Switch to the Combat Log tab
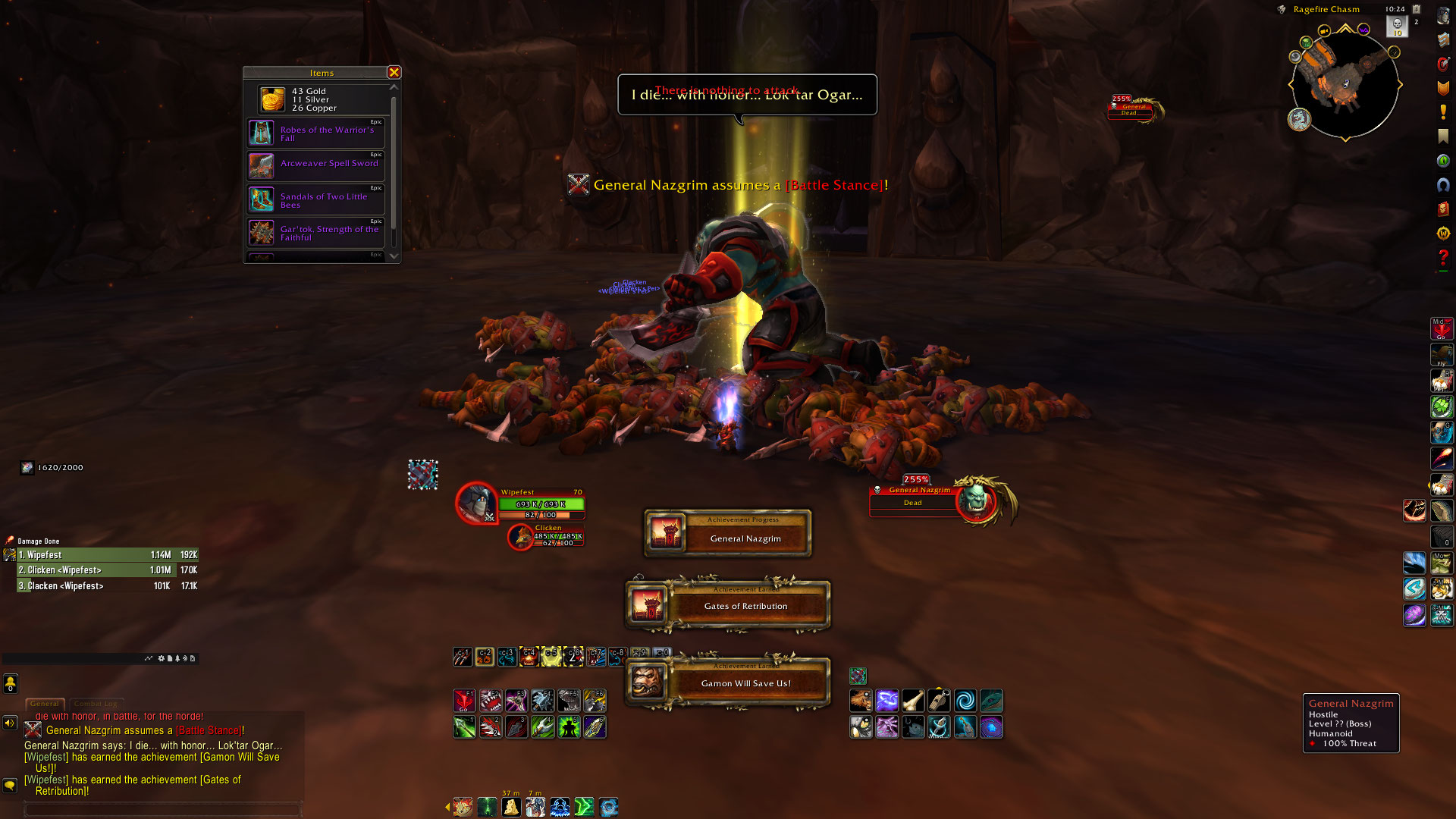 coord(95,704)
